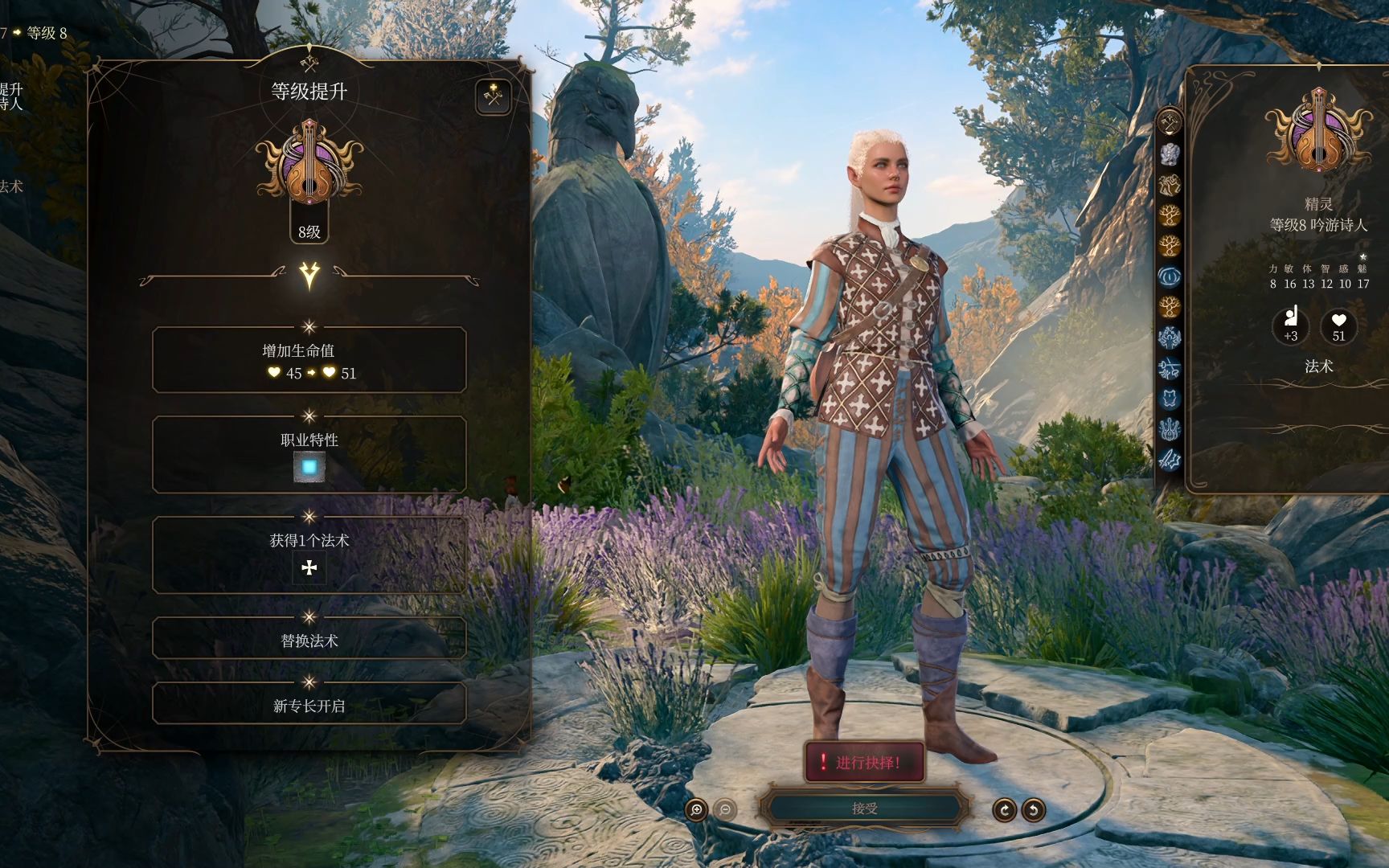Click the multiclass button beside 等级提升 title
The image size is (1389, 868).
pos(493,97)
